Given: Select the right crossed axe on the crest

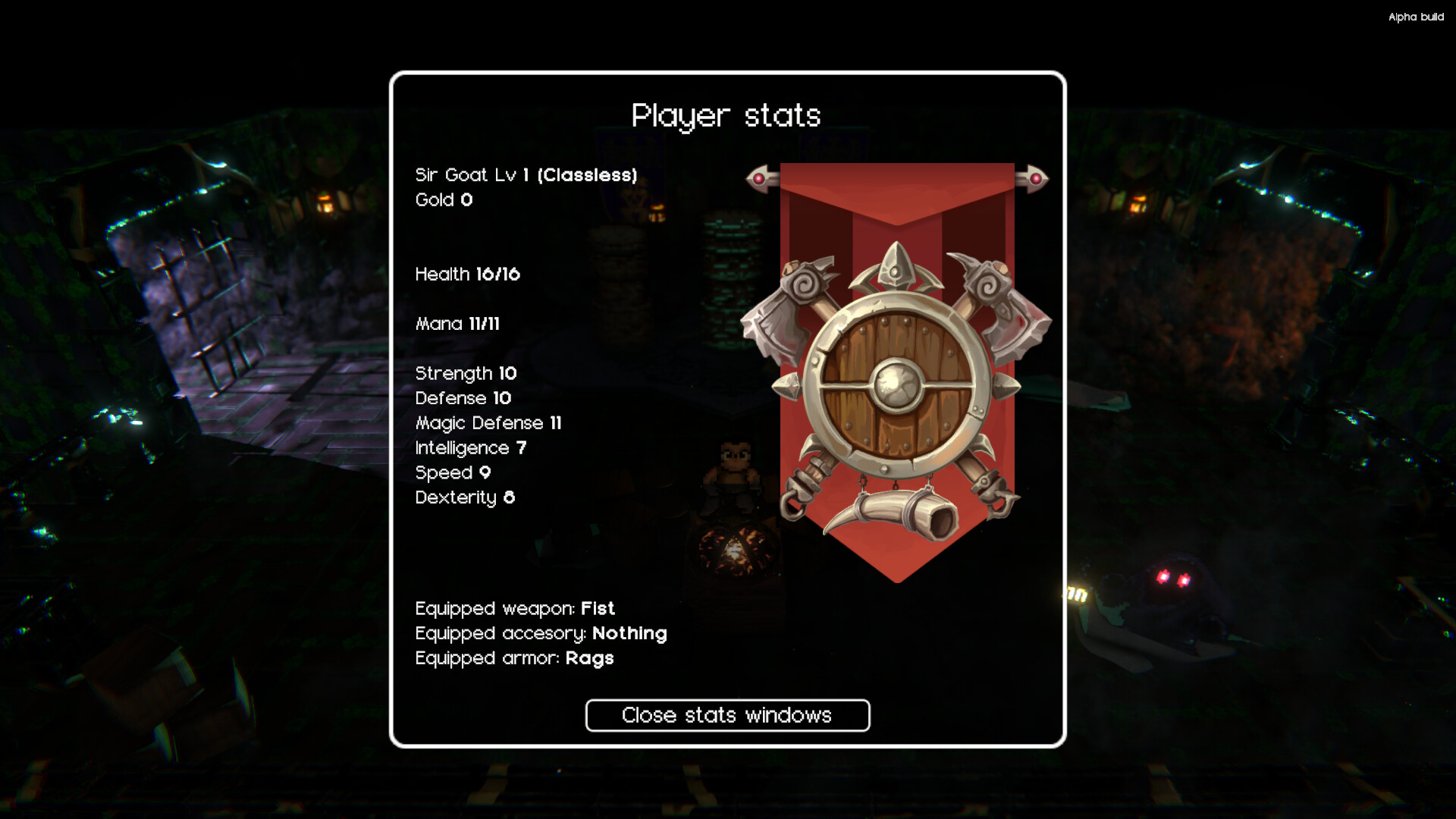Looking at the screenshot, I should point(1001,303).
